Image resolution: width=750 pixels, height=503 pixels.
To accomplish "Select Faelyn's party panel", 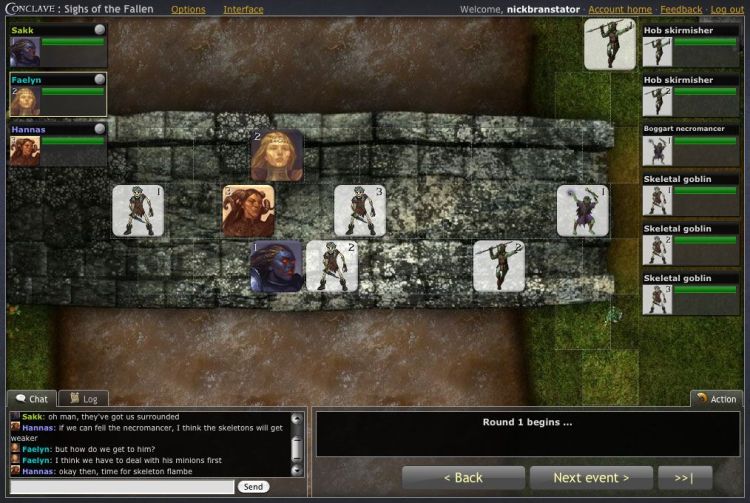I will point(58,94).
